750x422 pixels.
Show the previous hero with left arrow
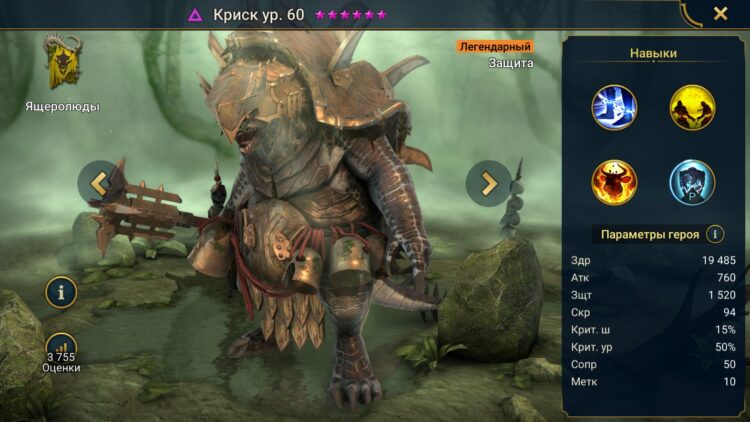pos(99,182)
